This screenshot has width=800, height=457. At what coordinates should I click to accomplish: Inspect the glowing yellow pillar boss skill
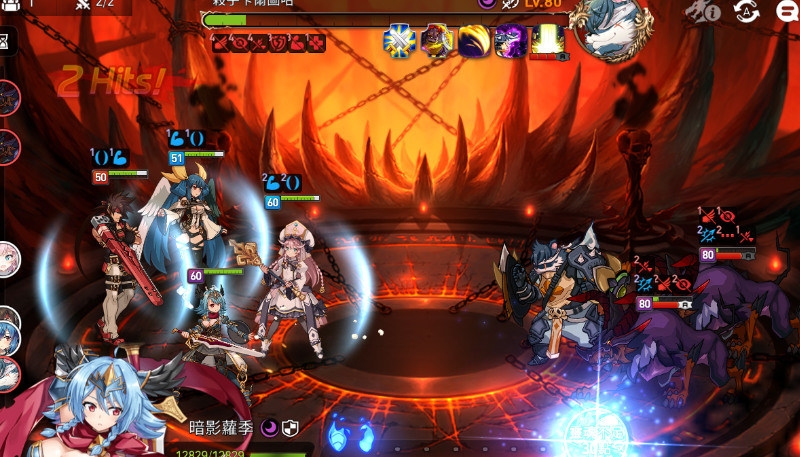[547, 41]
